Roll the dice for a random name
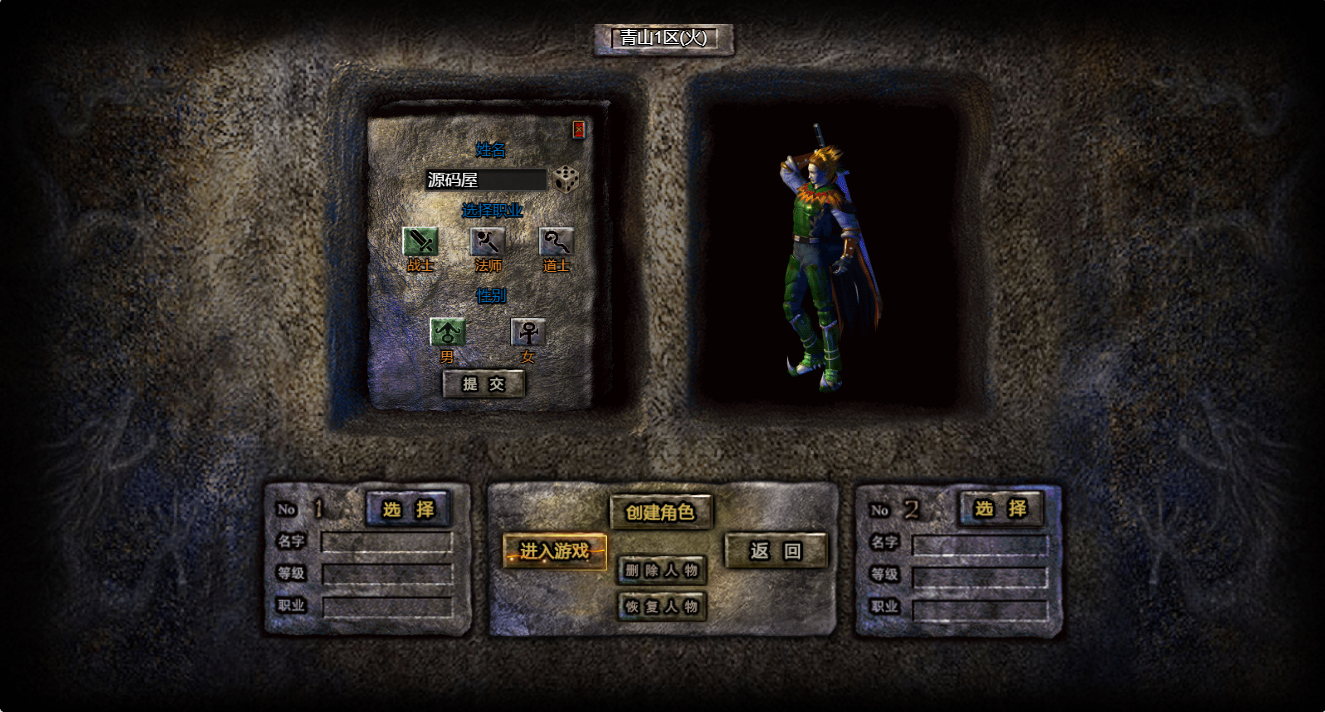 [567, 180]
